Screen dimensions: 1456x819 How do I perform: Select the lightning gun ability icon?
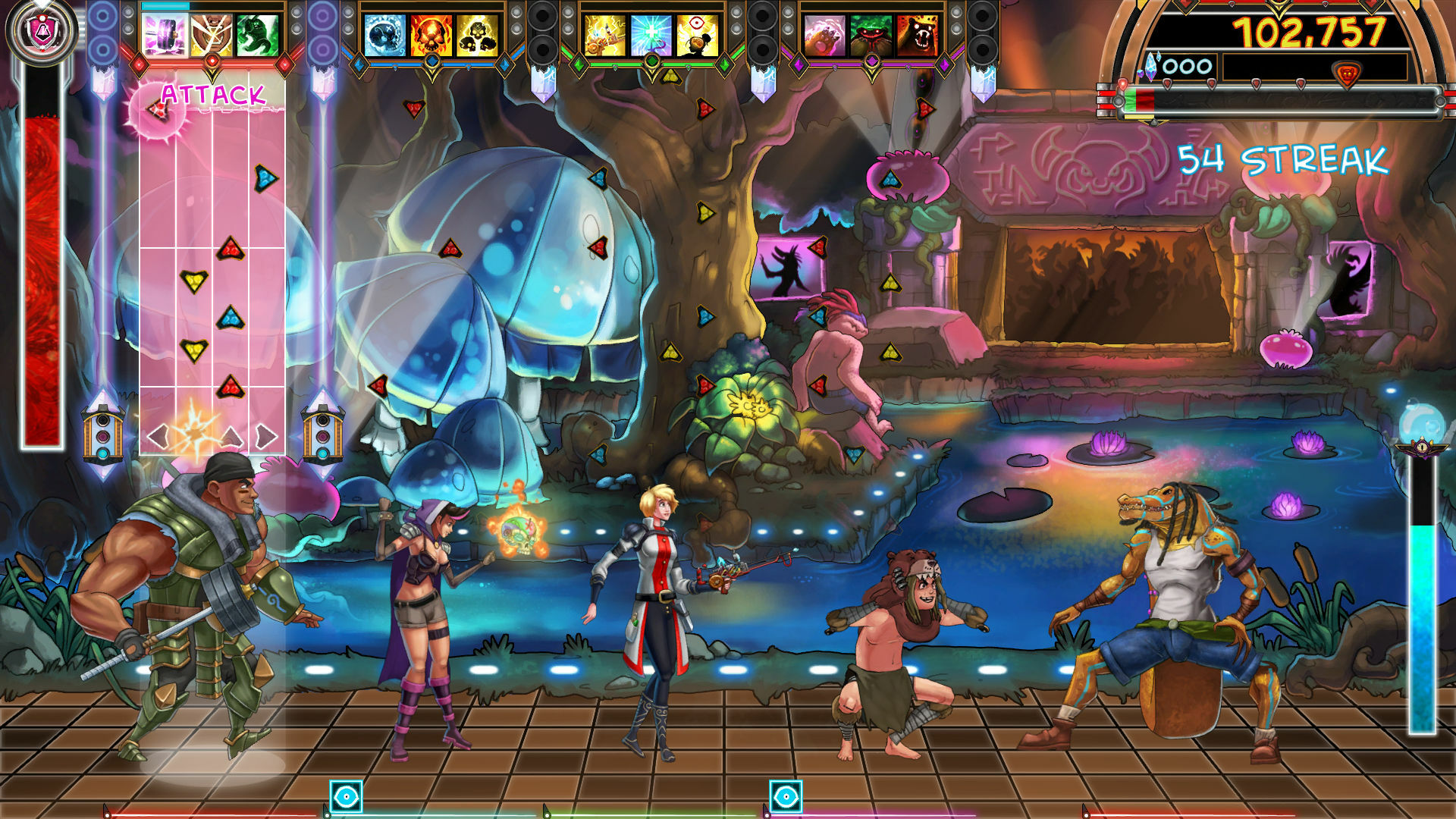coord(606,34)
